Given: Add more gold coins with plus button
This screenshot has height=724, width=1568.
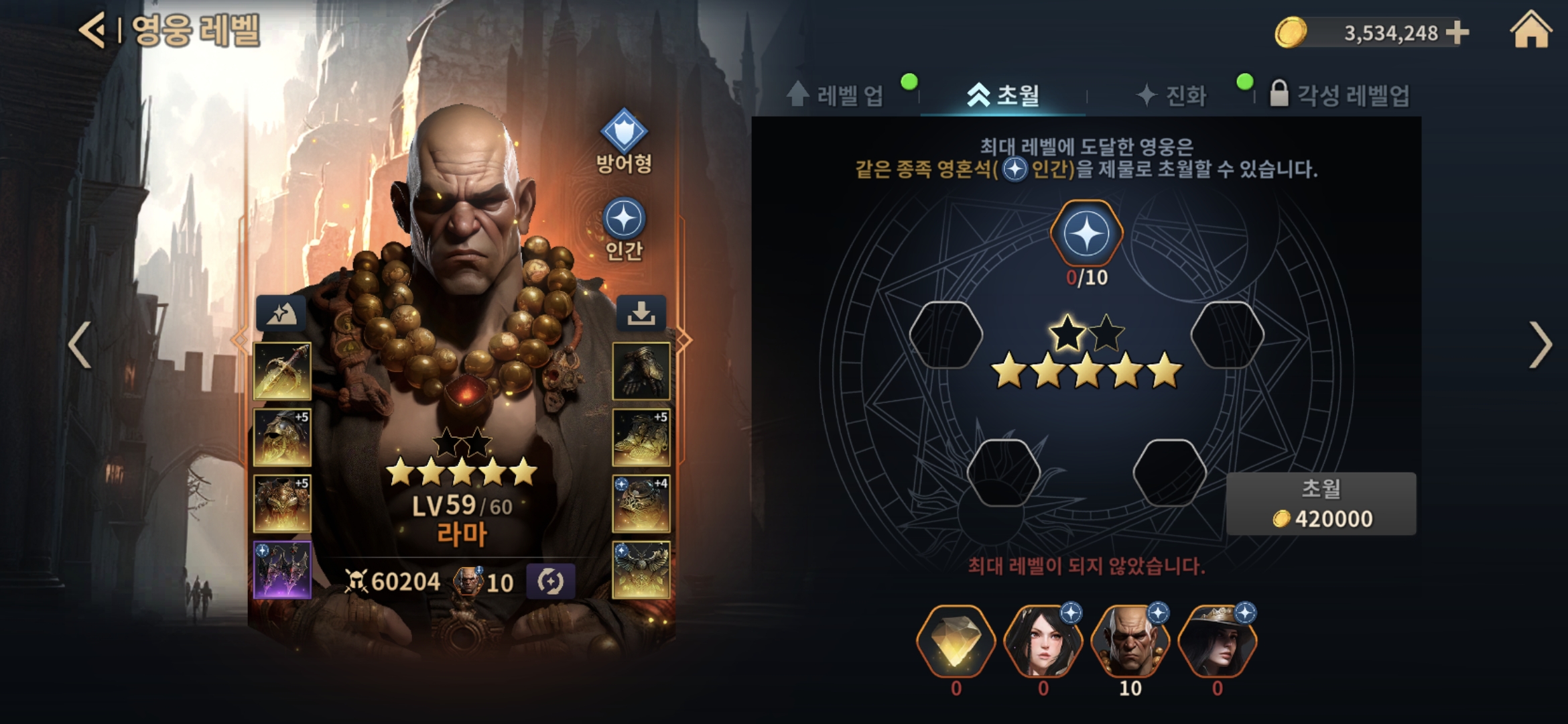Looking at the screenshot, I should [1457, 32].
